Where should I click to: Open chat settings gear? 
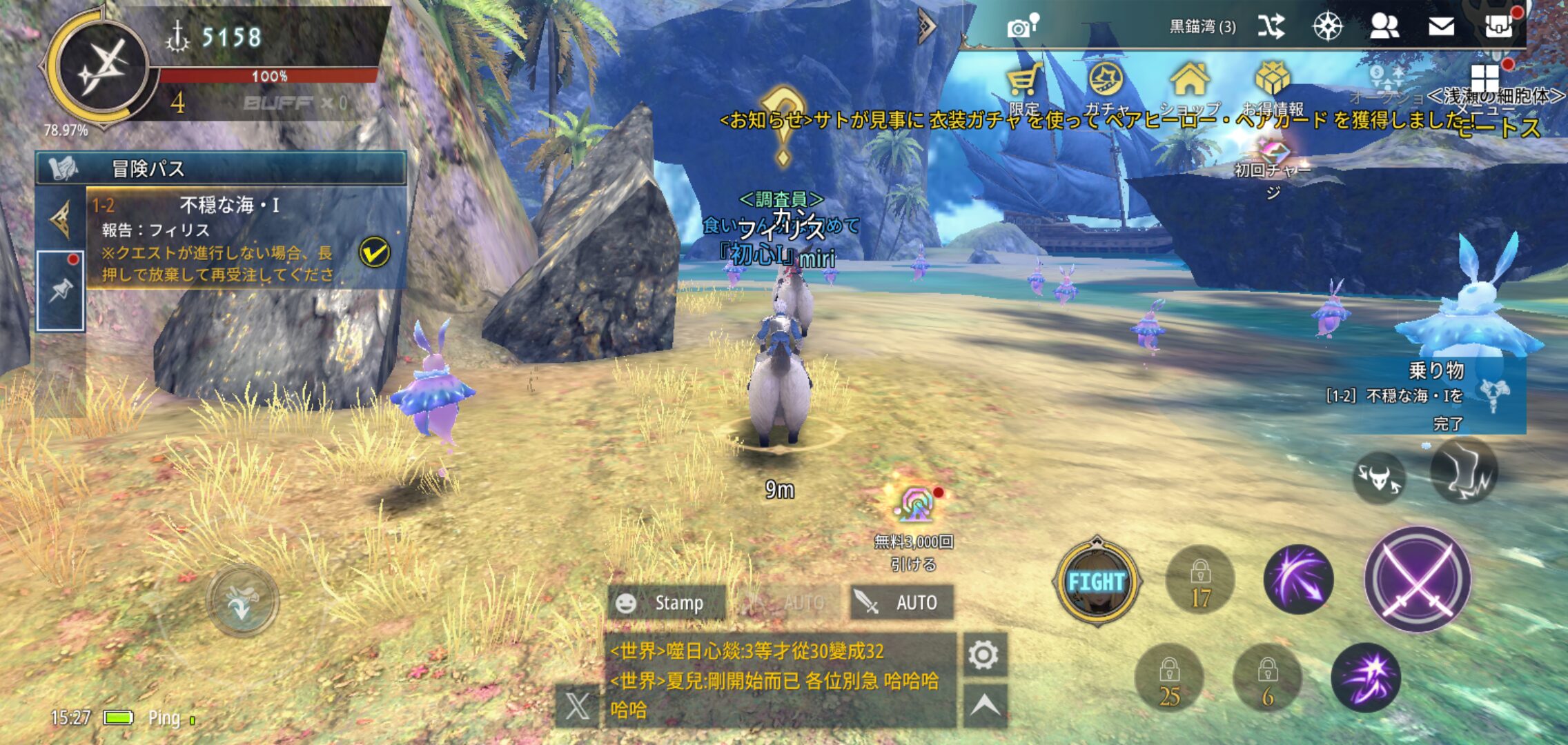pos(983,655)
